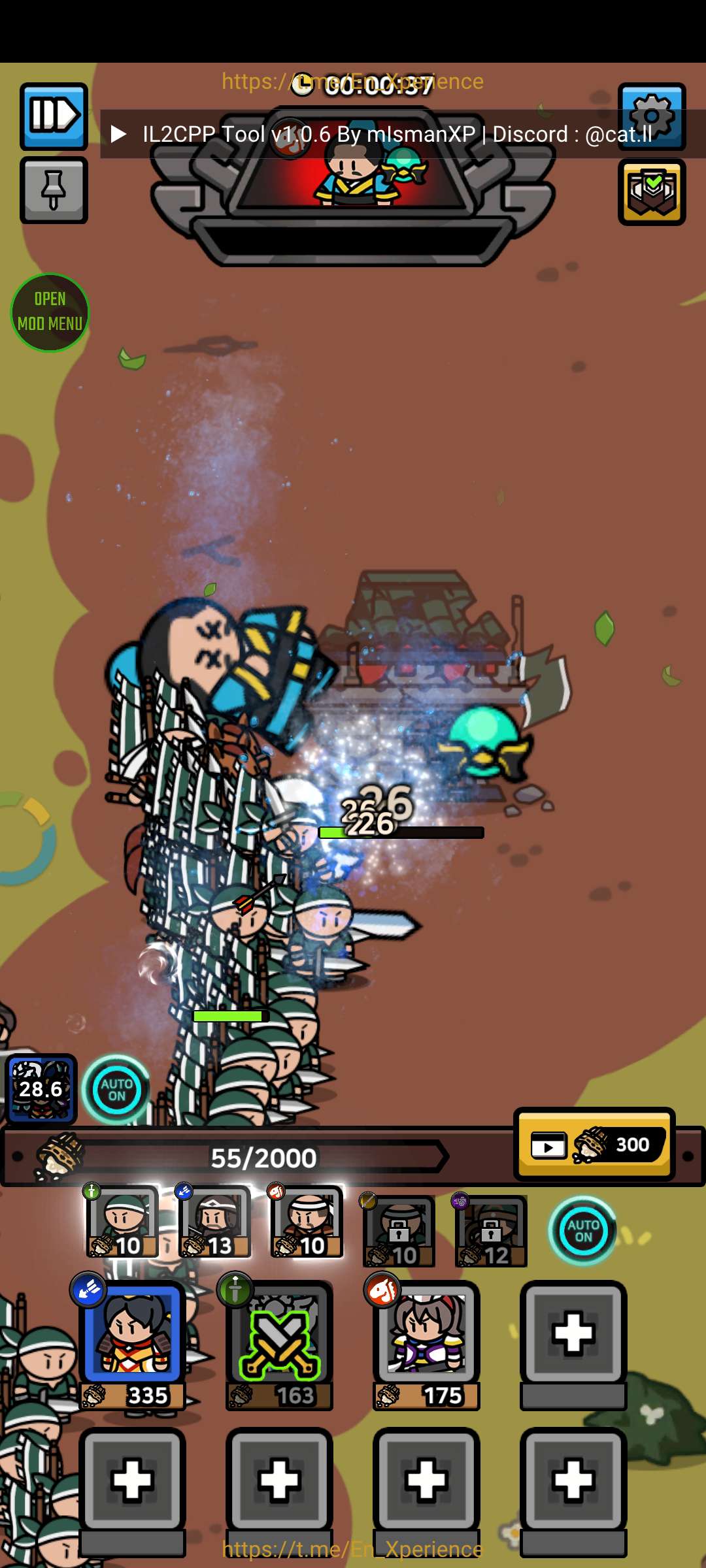Summon the sword soldier costing 10
Image resolution: width=706 pixels, height=1568 pixels.
[x=122, y=1222]
